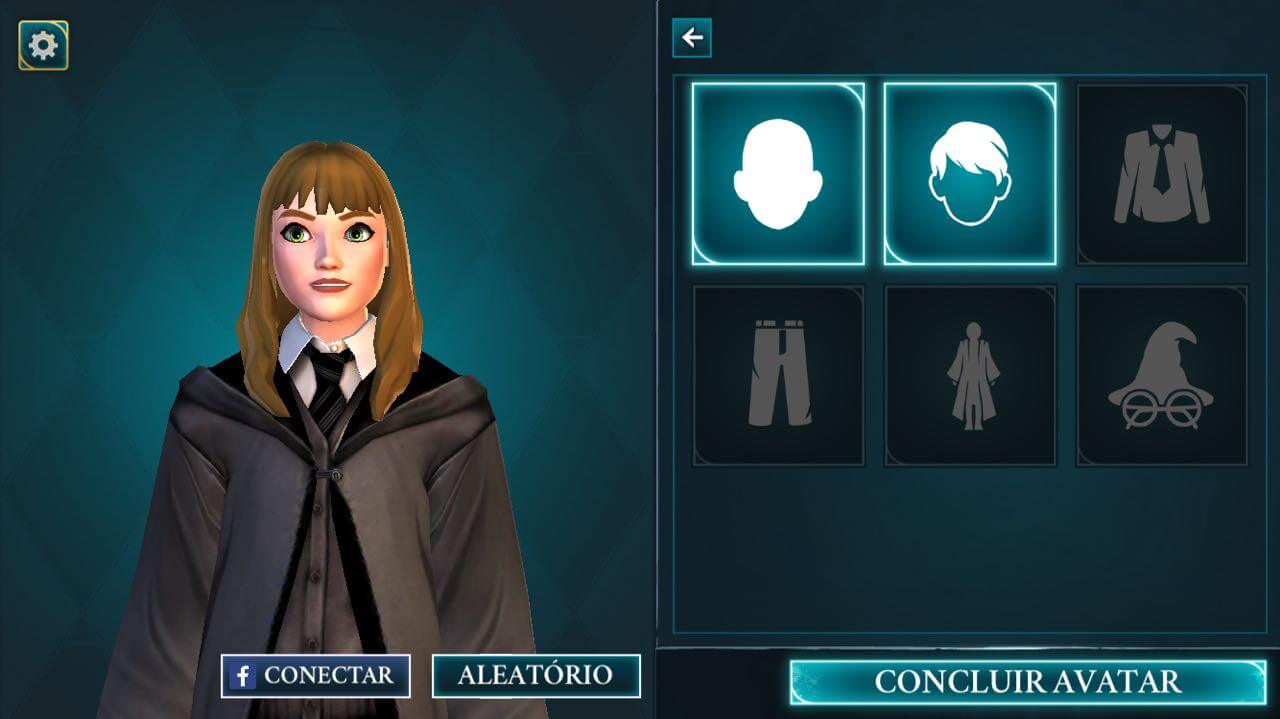Open the shirt and tie category
1280x719 pixels.
click(x=1162, y=174)
